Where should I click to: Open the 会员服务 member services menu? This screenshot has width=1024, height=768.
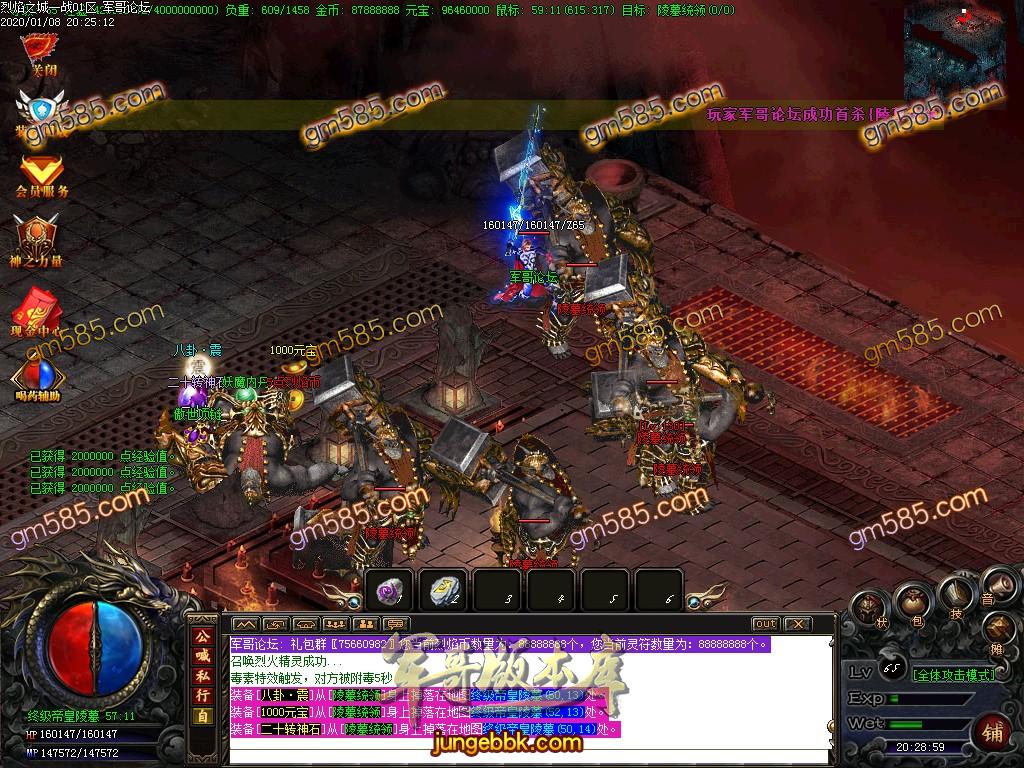[42, 174]
